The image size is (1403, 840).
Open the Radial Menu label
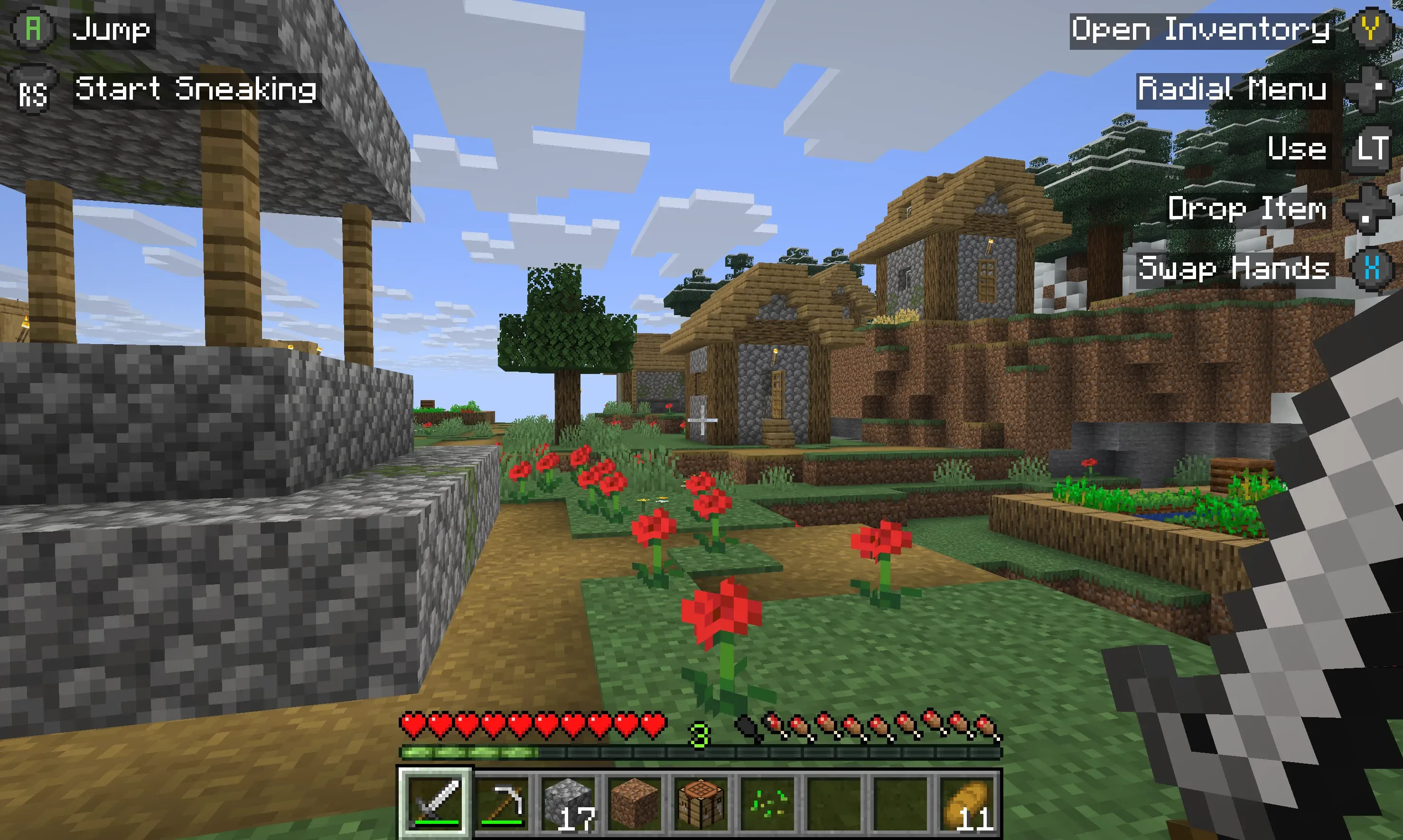[x=1231, y=89]
